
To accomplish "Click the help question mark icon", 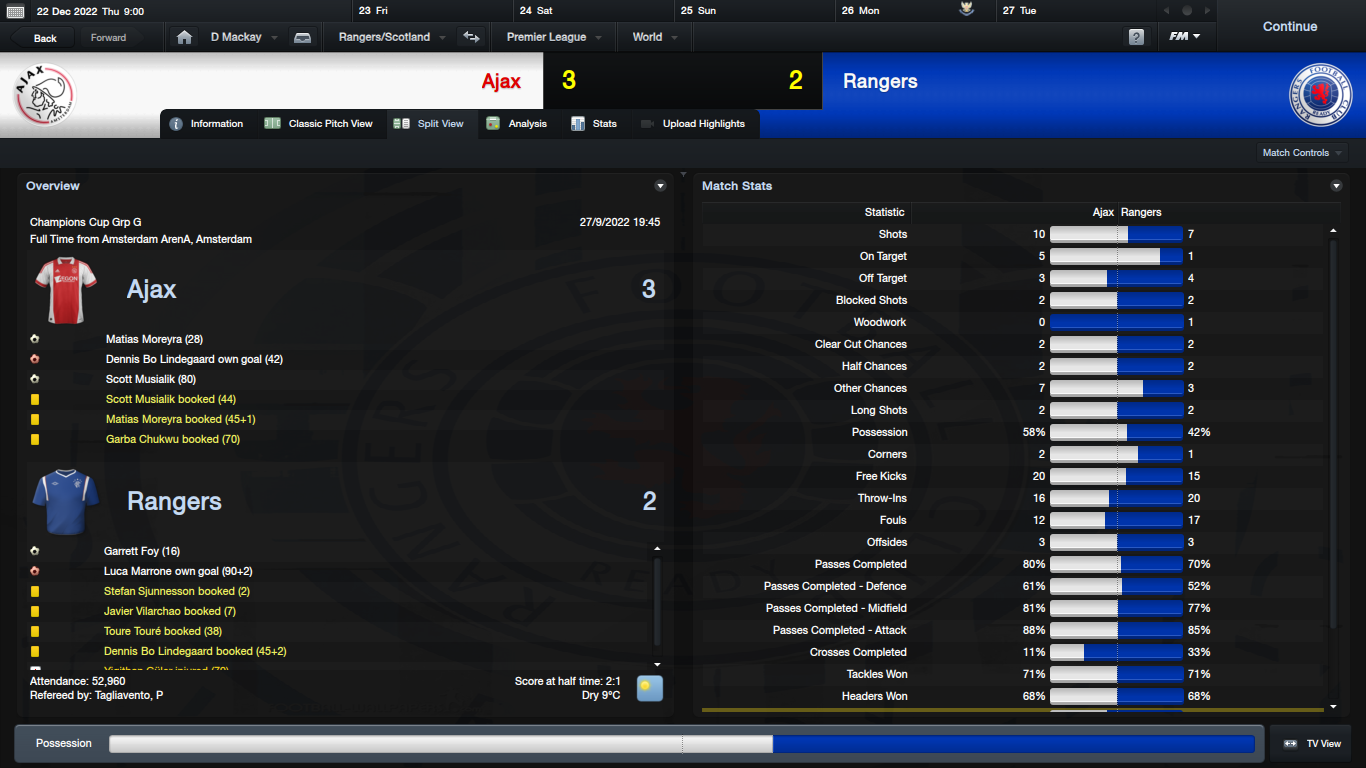I will (1136, 37).
